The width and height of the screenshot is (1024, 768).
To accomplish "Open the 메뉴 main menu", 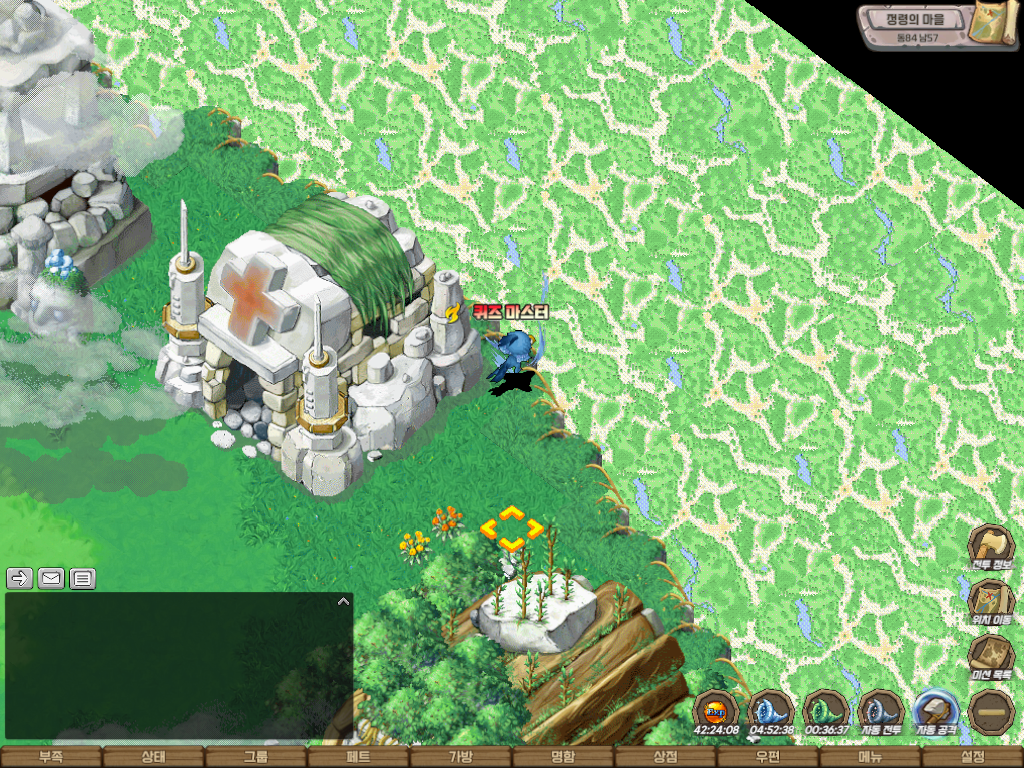I will point(870,757).
